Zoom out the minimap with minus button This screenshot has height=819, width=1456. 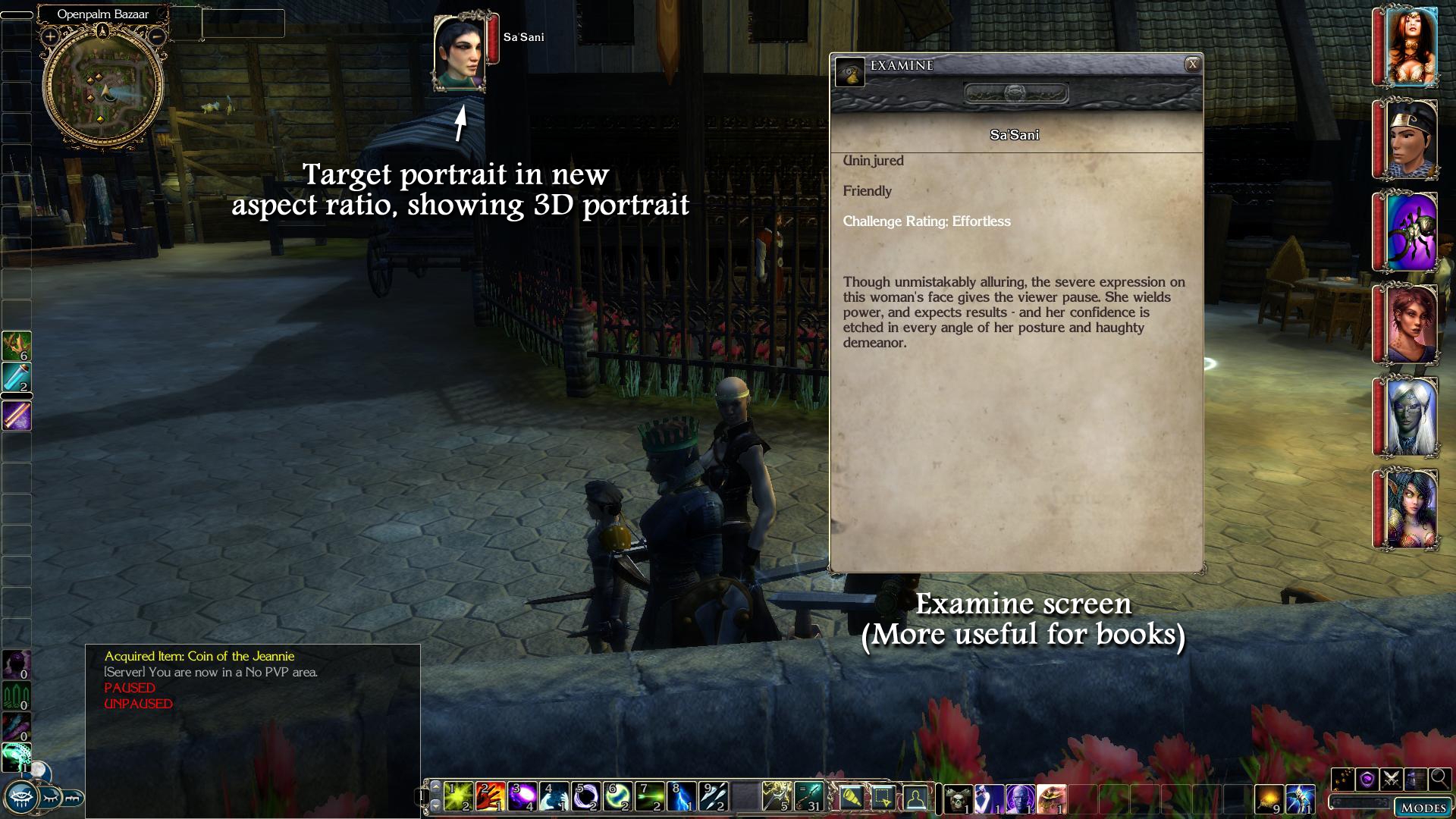coord(156,36)
